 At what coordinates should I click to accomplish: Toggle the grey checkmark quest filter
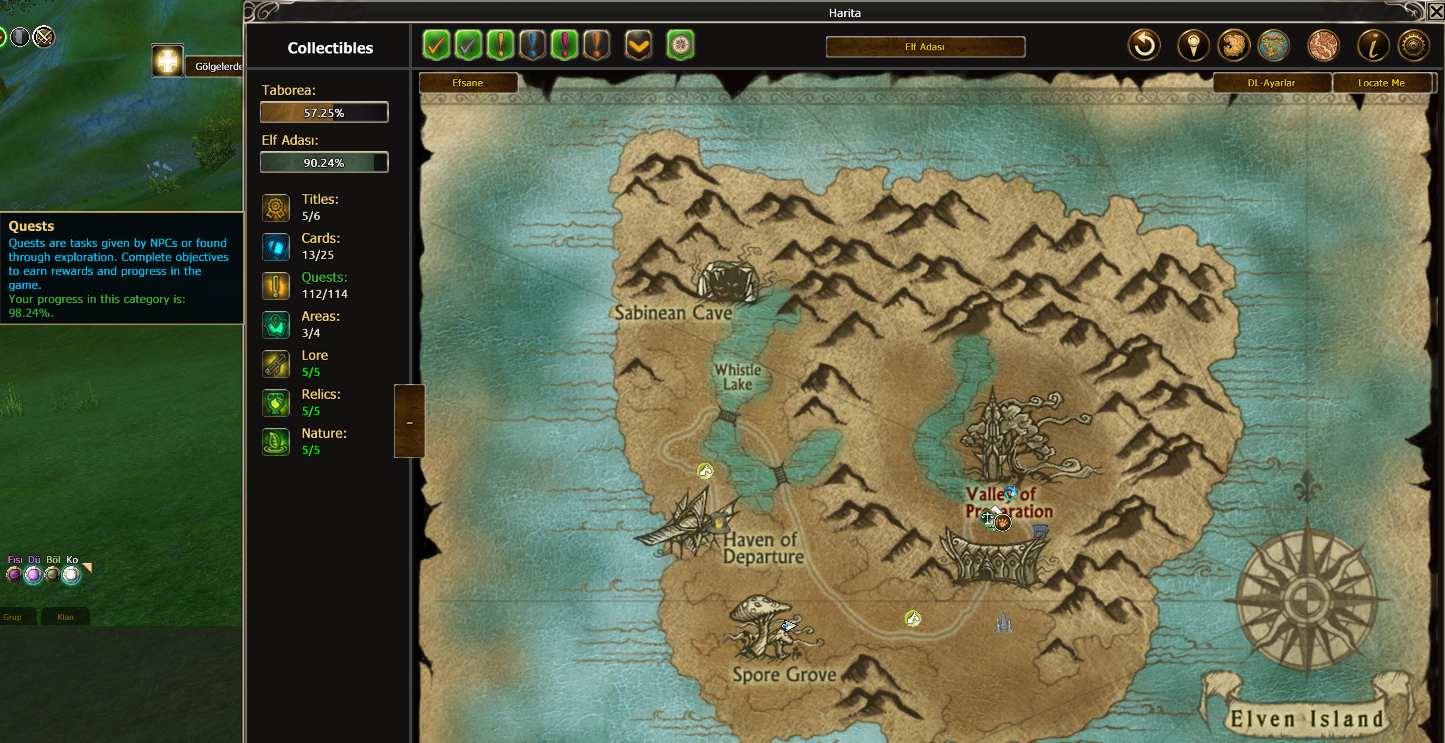pos(468,45)
